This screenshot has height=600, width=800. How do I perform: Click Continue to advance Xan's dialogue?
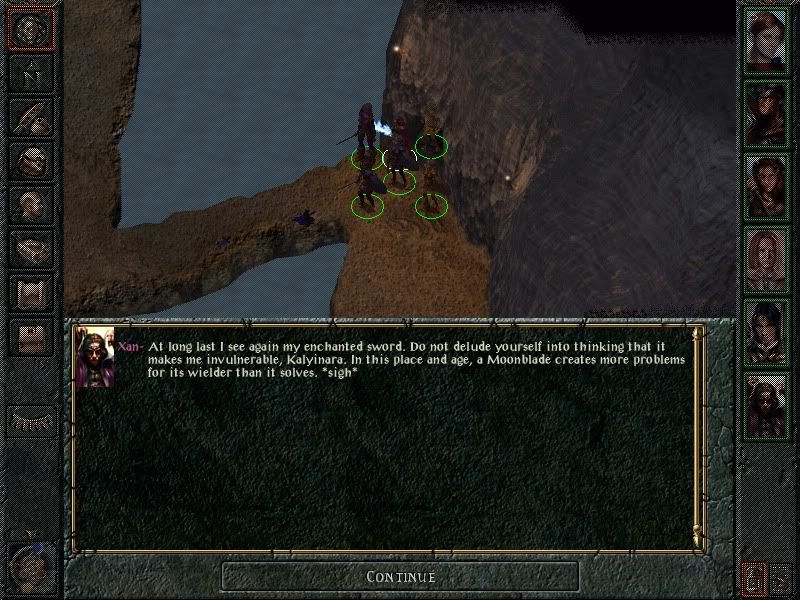coord(400,576)
